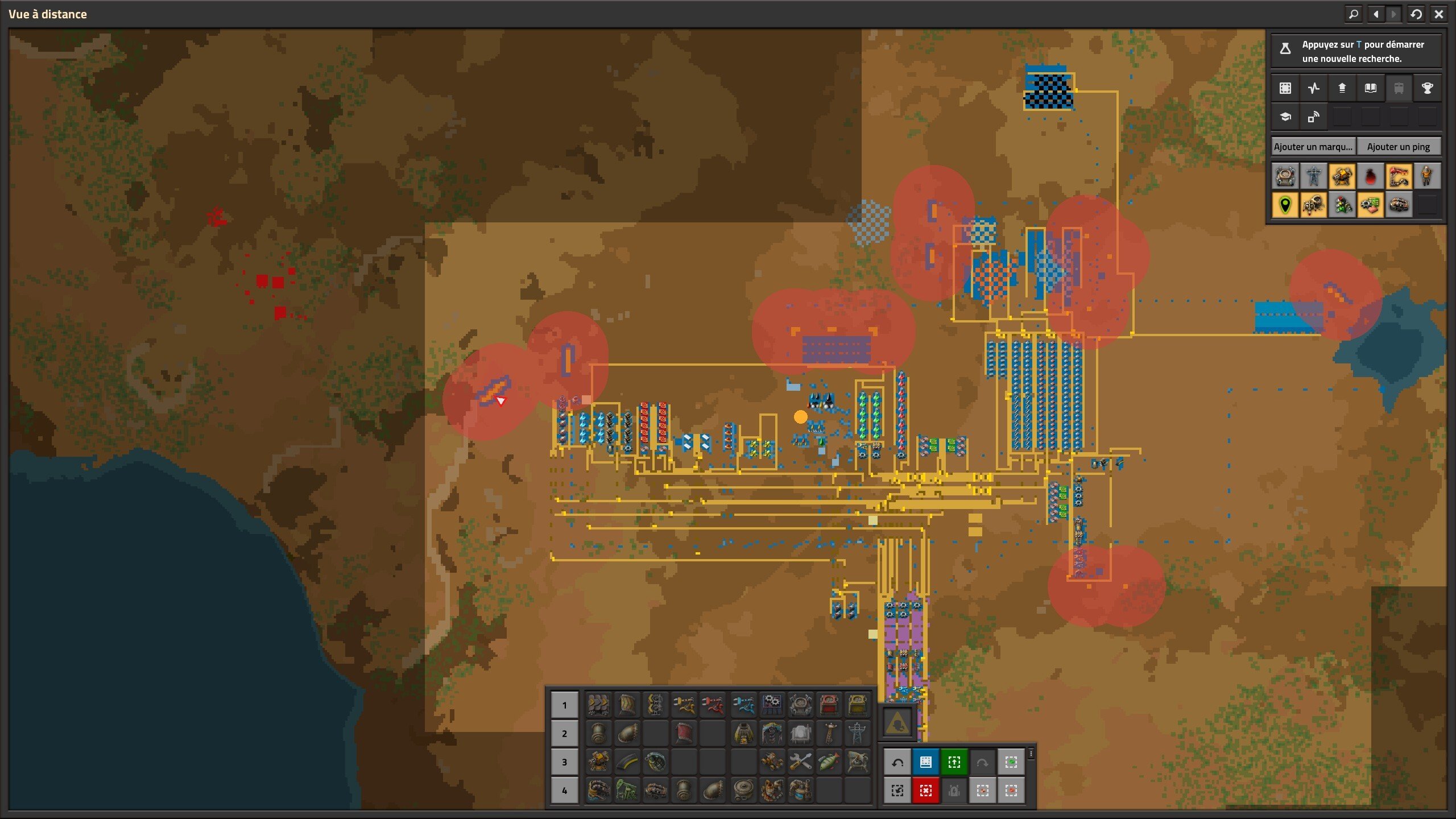Open the achievements trophy button
This screenshot has width=1456, height=819.
tap(1427, 88)
